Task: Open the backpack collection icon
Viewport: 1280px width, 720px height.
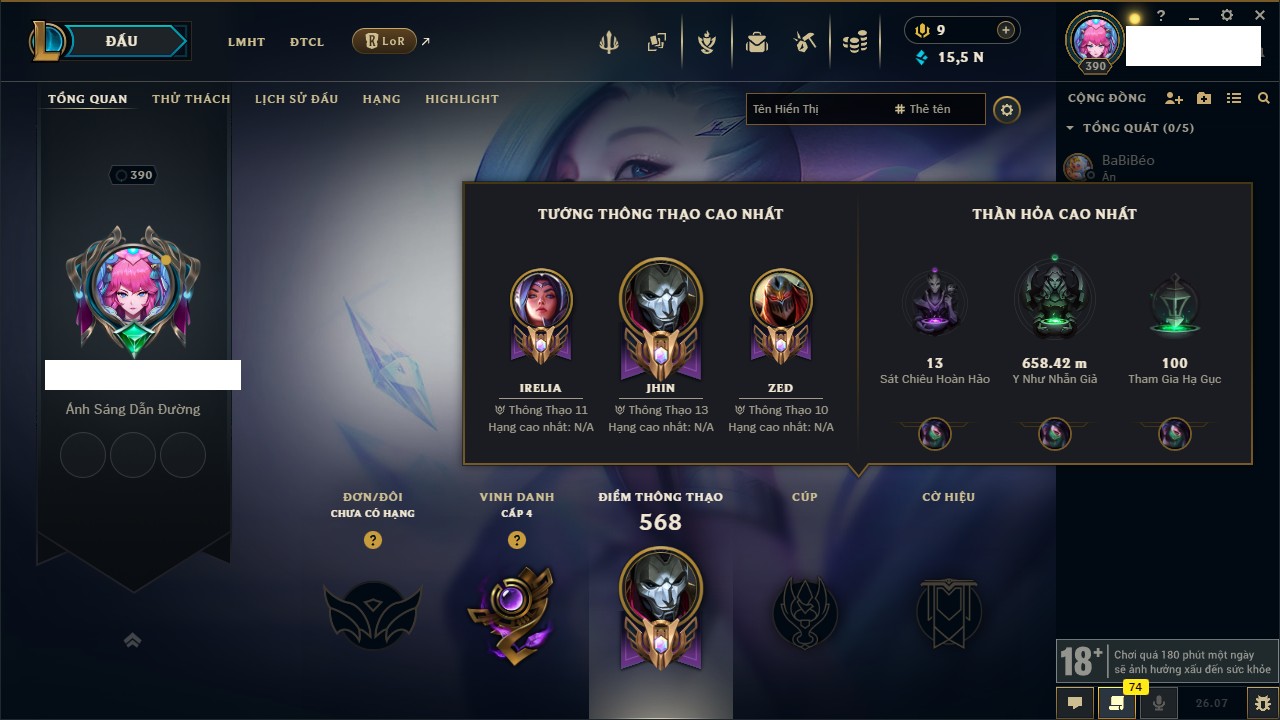Action: click(x=757, y=42)
